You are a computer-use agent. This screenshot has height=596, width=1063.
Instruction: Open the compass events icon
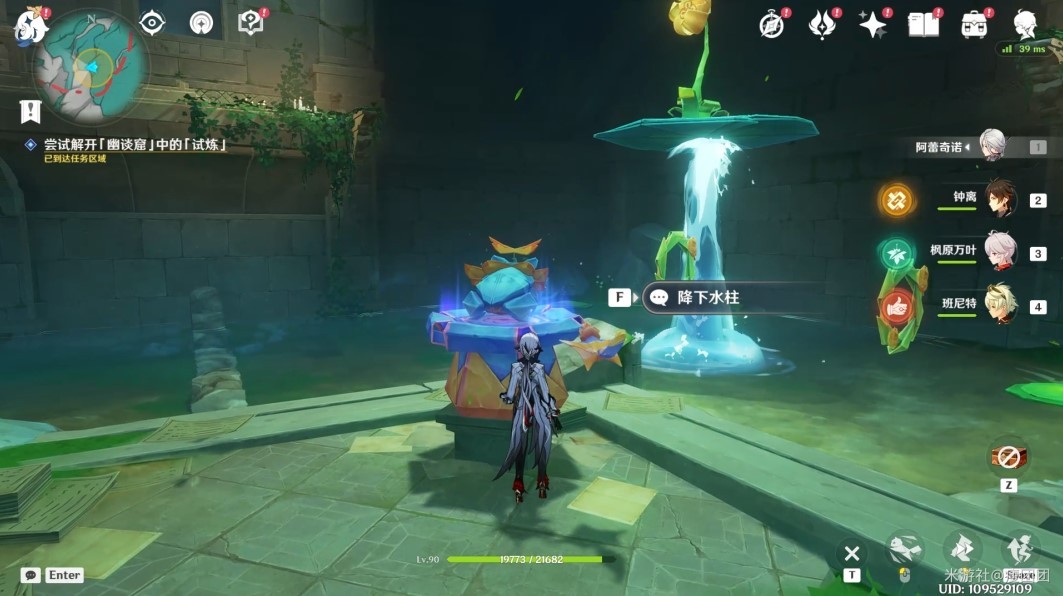[x=772, y=25]
